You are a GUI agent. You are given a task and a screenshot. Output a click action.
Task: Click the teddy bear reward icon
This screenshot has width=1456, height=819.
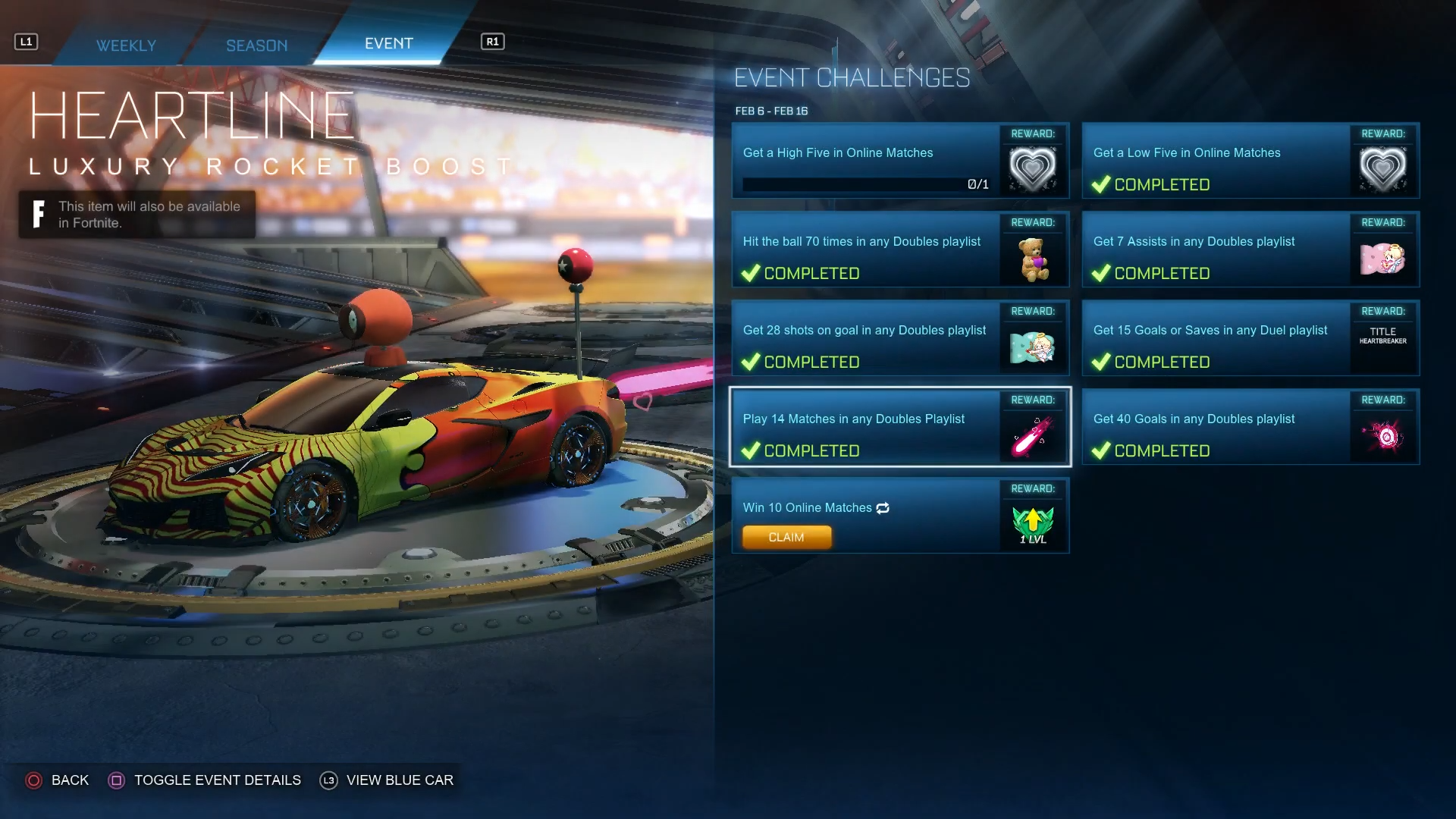[1033, 259]
